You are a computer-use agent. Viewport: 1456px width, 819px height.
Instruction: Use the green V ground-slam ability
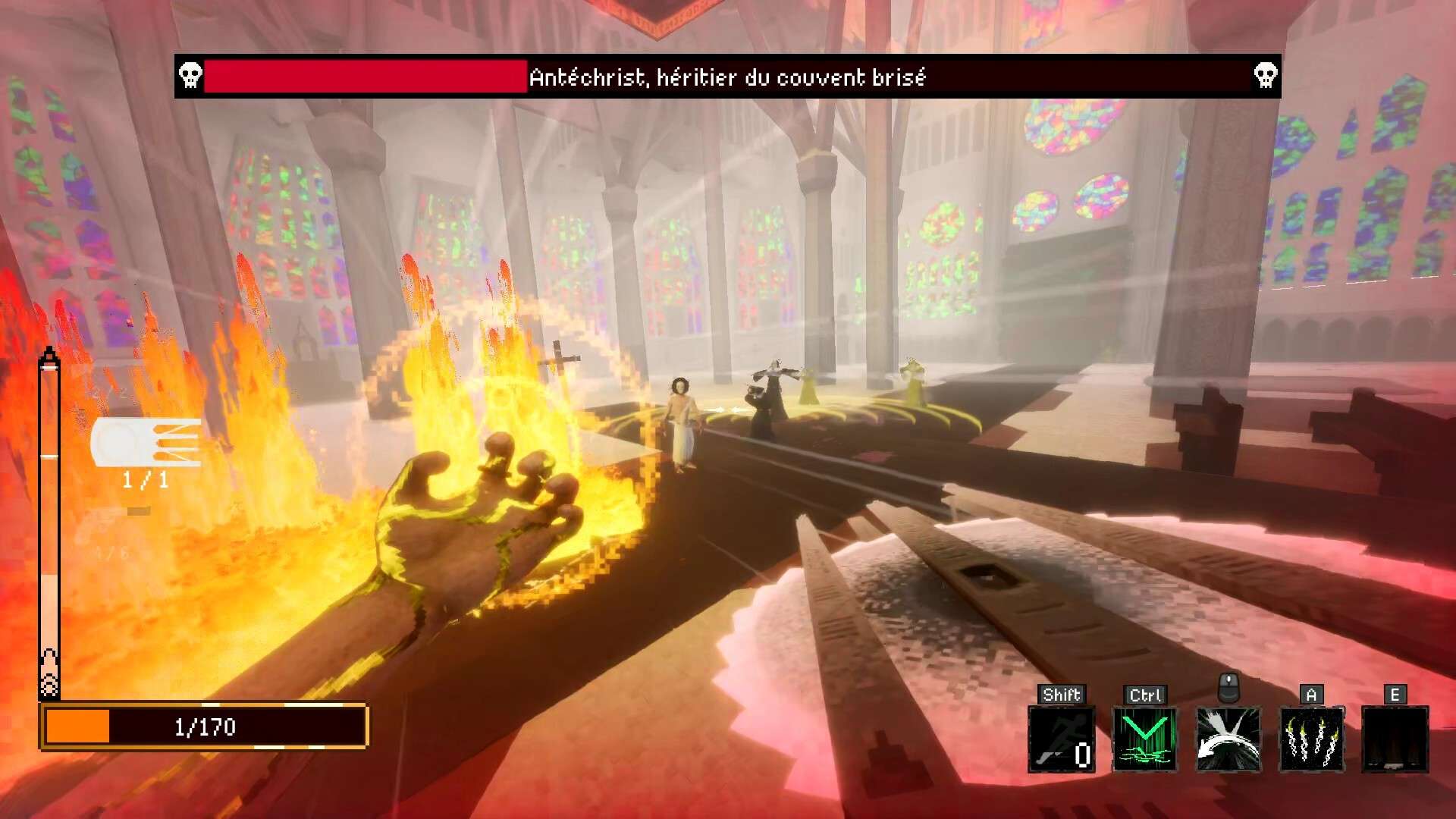tap(1144, 739)
